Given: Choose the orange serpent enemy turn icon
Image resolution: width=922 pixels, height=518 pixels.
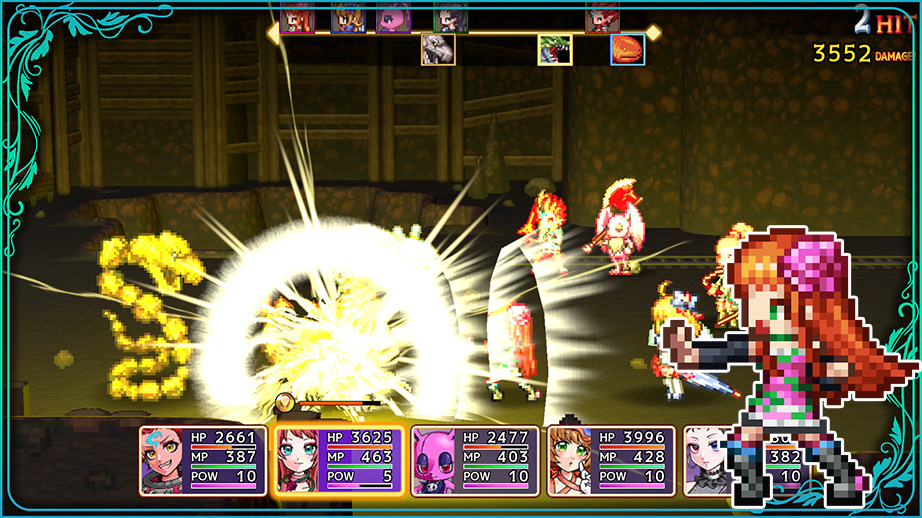Looking at the screenshot, I should click(628, 49).
